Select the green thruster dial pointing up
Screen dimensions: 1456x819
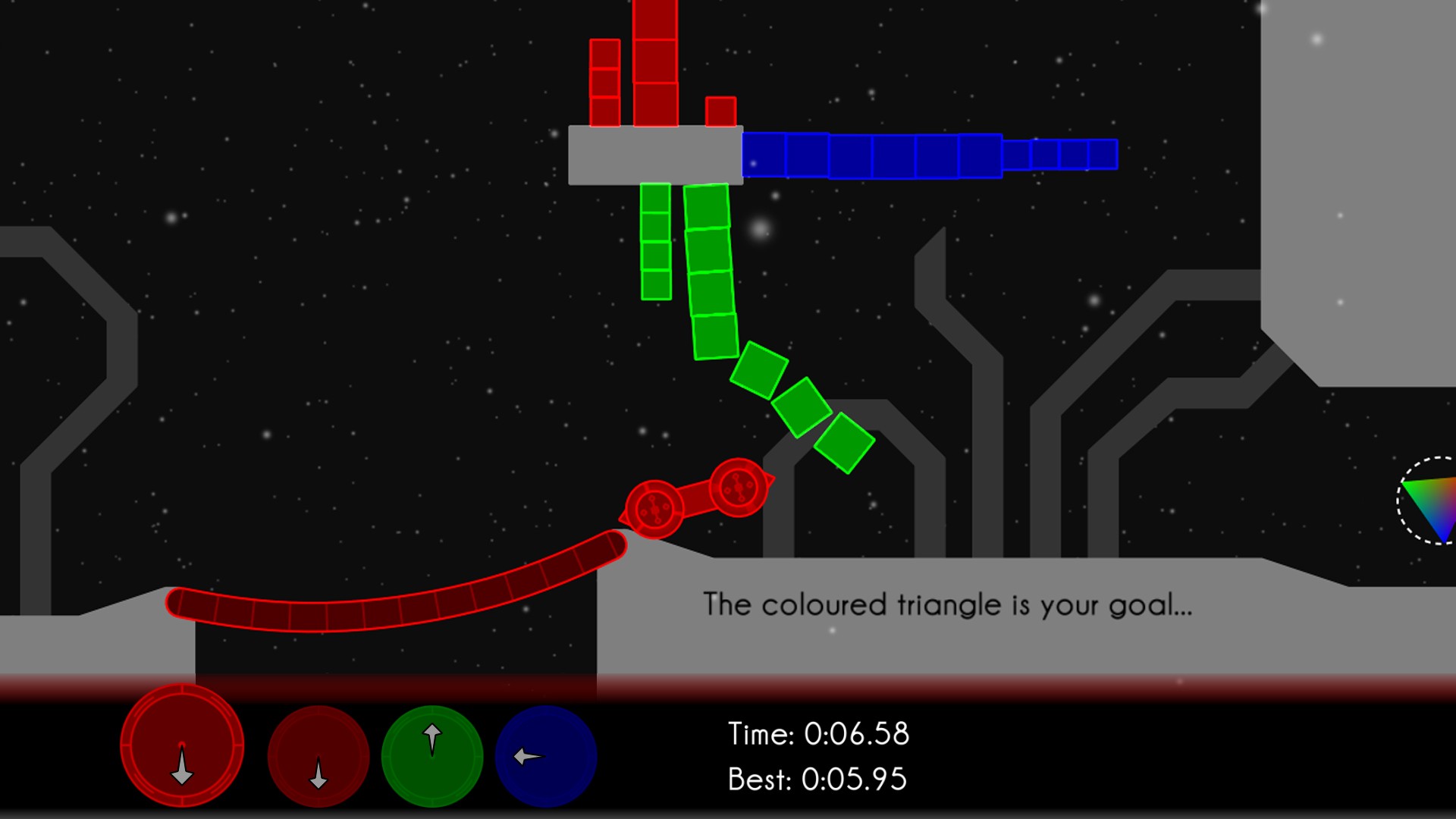432,757
